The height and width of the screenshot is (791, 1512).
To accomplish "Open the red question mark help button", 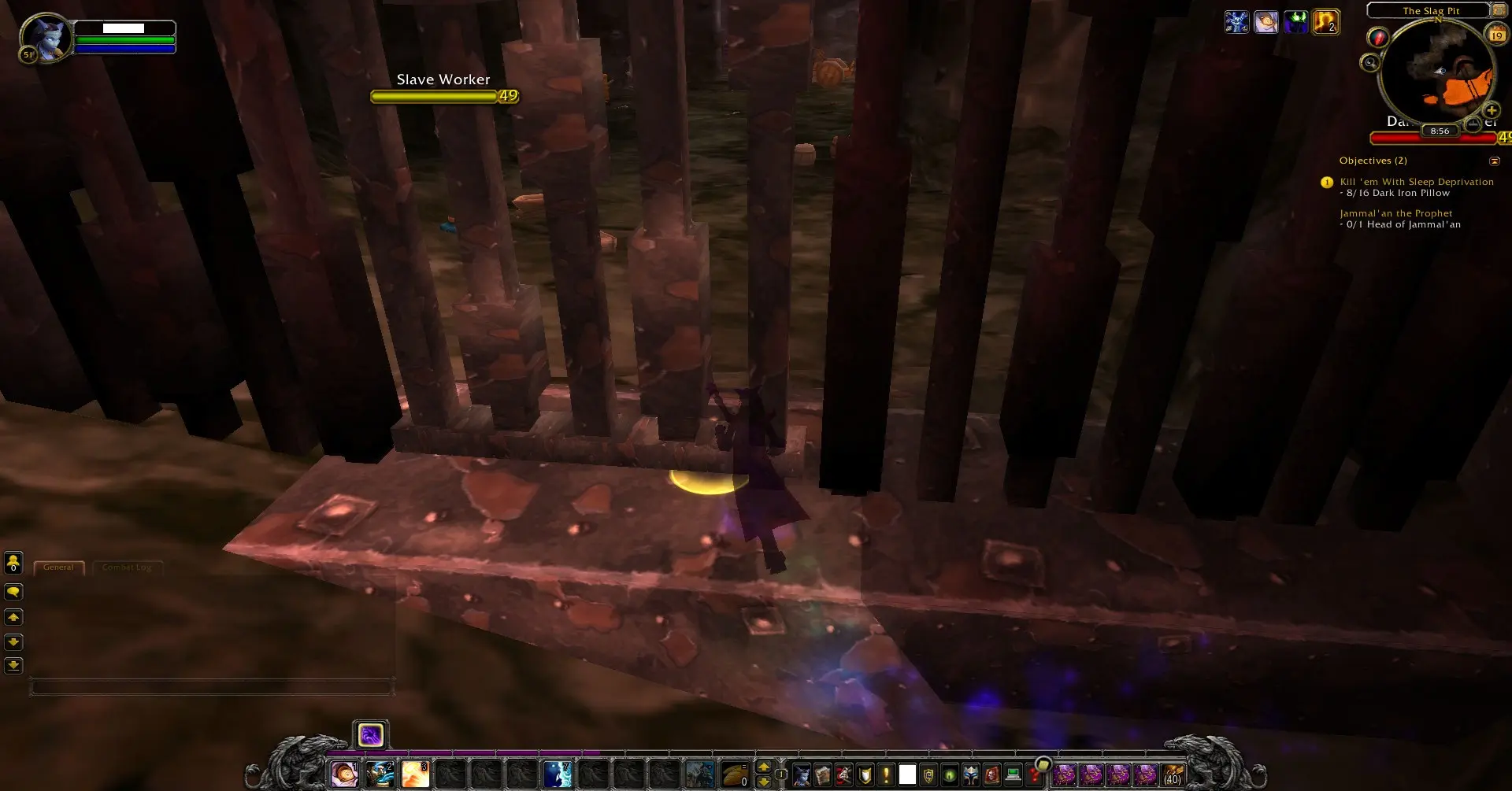I will (1035, 775).
